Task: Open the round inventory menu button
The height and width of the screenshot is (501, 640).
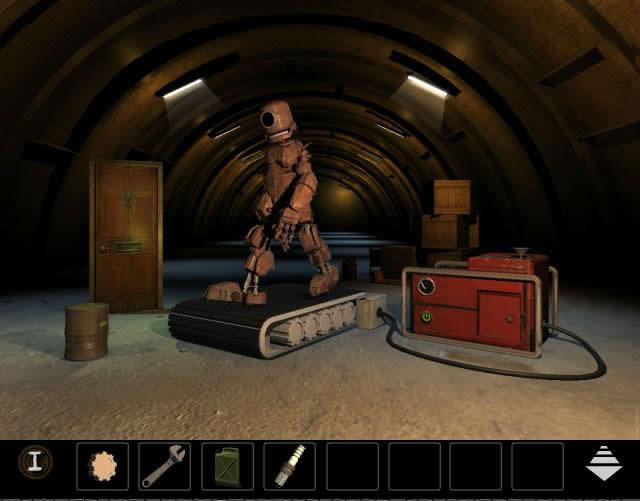Action: click(x=35, y=462)
